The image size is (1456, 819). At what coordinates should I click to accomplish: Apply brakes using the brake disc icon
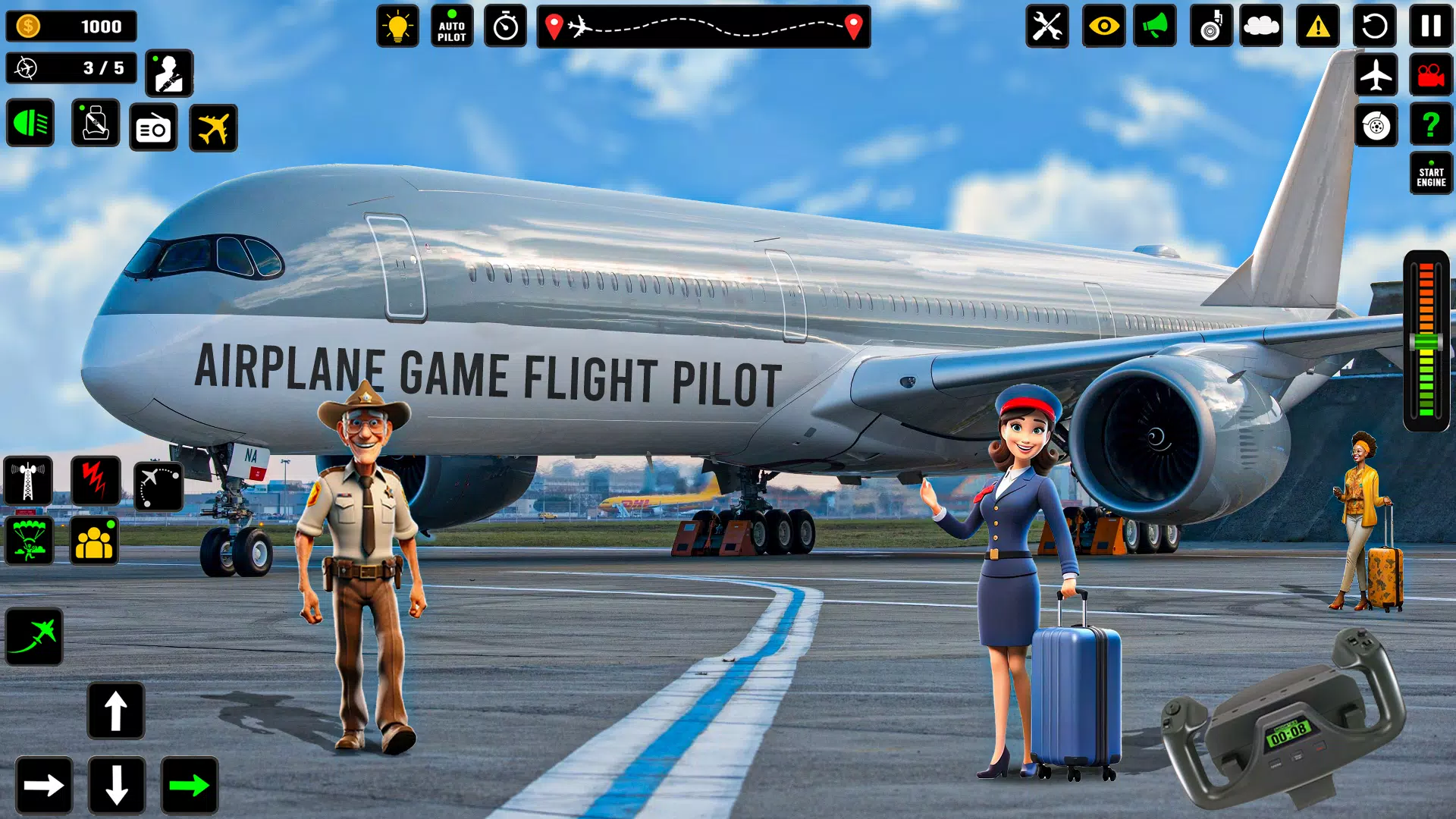coord(1376,126)
